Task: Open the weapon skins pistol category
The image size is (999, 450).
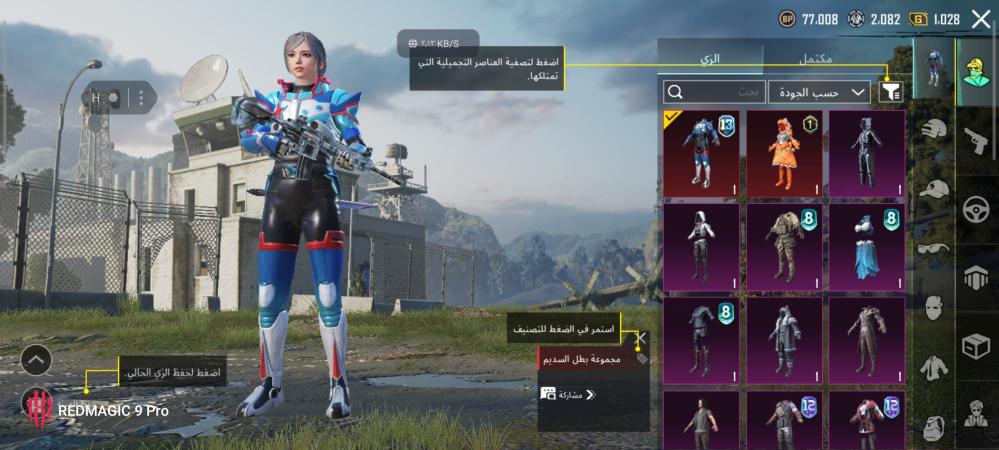Action: [x=976, y=140]
